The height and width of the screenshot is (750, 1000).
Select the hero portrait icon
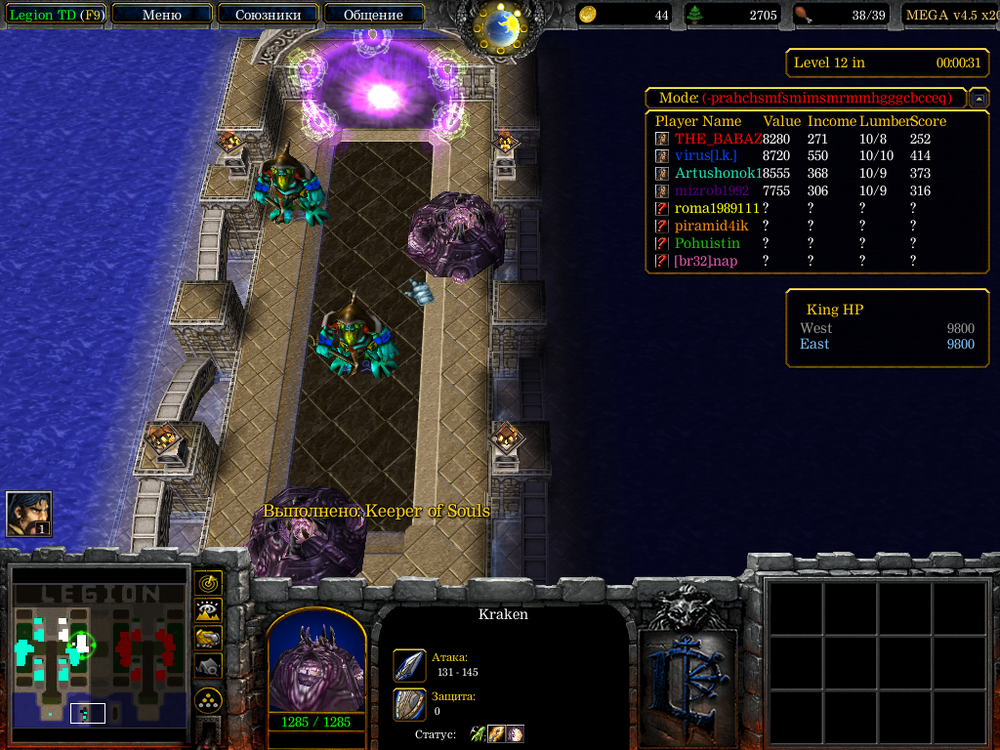[x=28, y=514]
